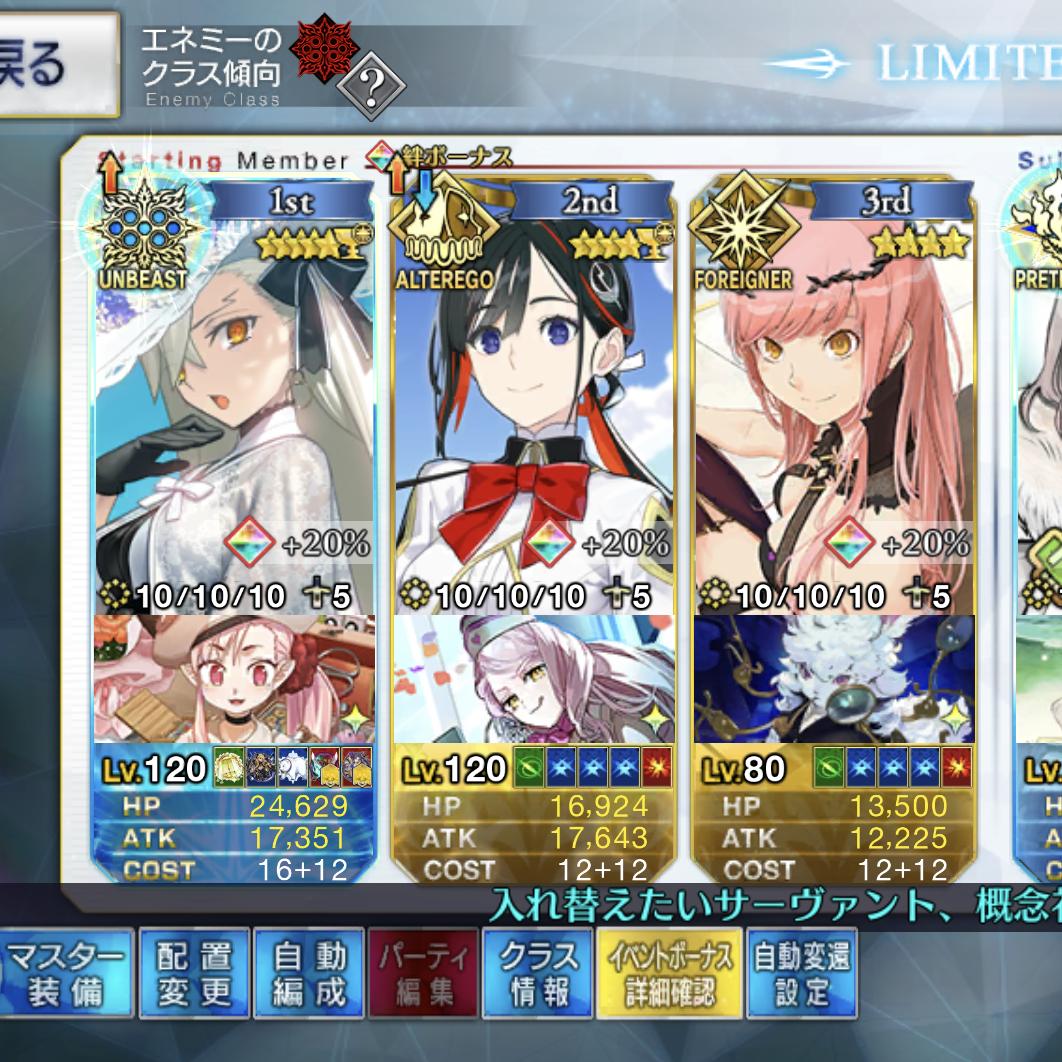Select the 1st slot UnBeast servant card
Viewport: 1062px width, 1062px height.
click(x=234, y=400)
